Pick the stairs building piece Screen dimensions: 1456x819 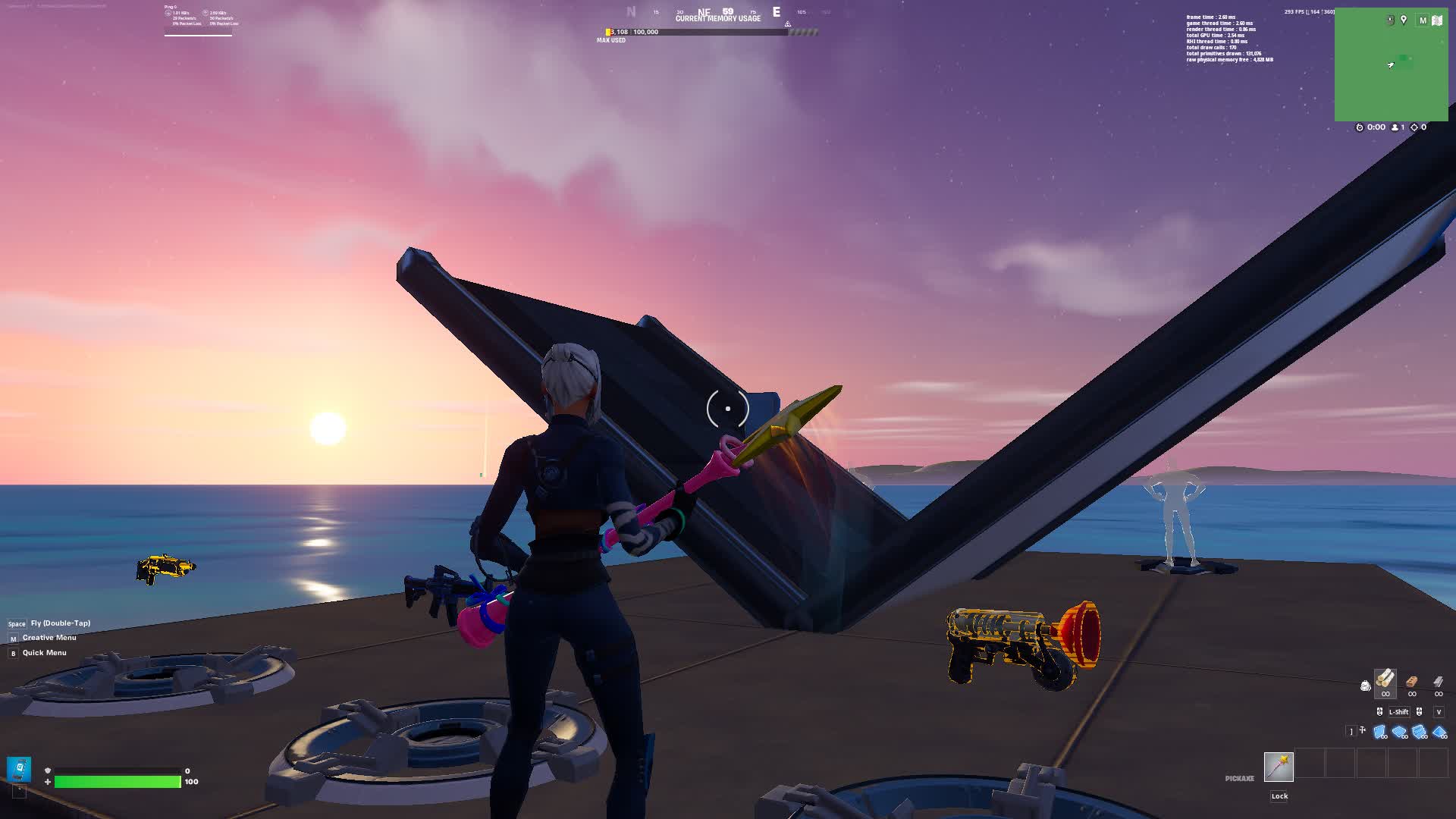1420,732
